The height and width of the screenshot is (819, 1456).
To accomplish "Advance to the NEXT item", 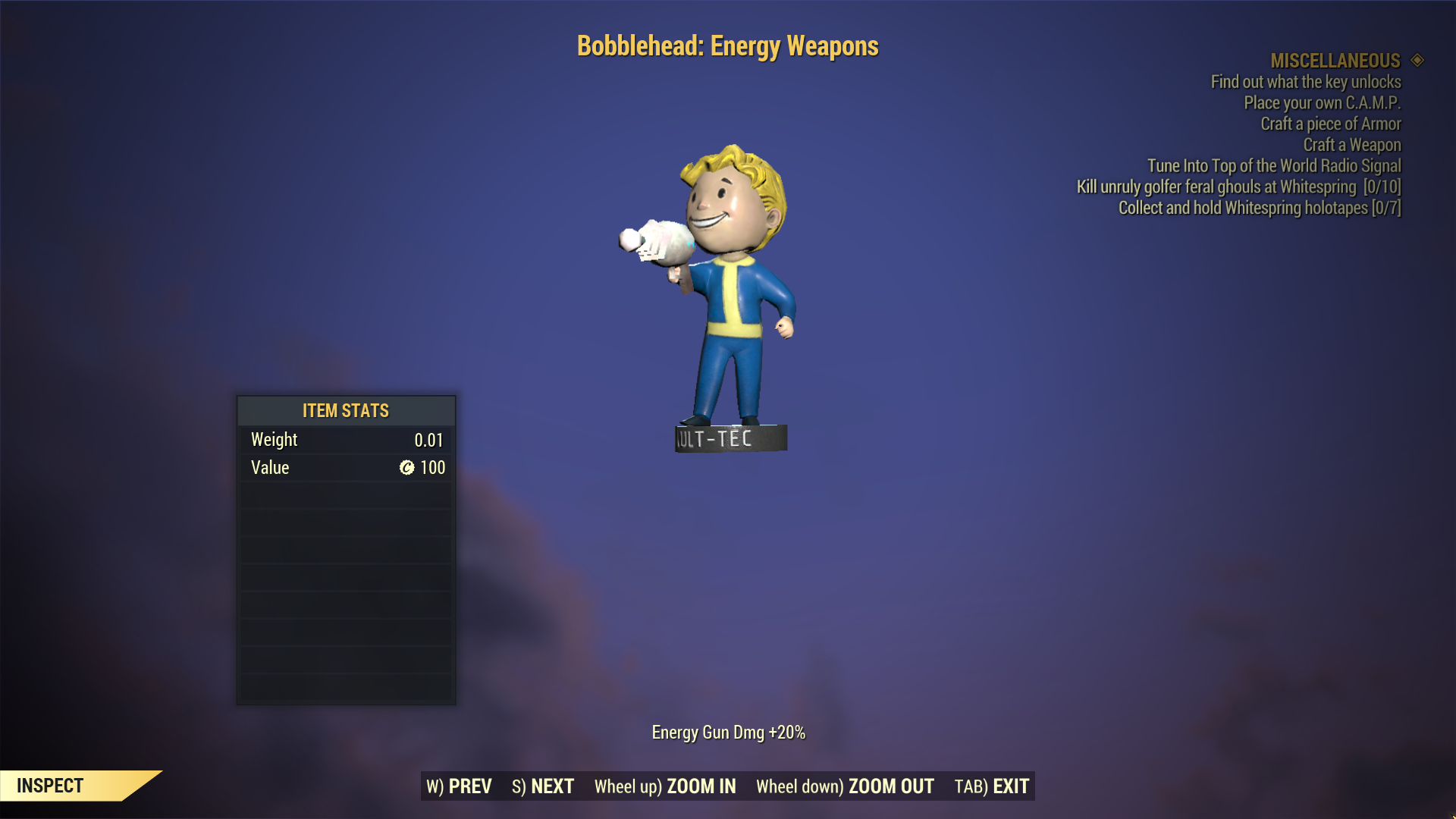I will 543,786.
